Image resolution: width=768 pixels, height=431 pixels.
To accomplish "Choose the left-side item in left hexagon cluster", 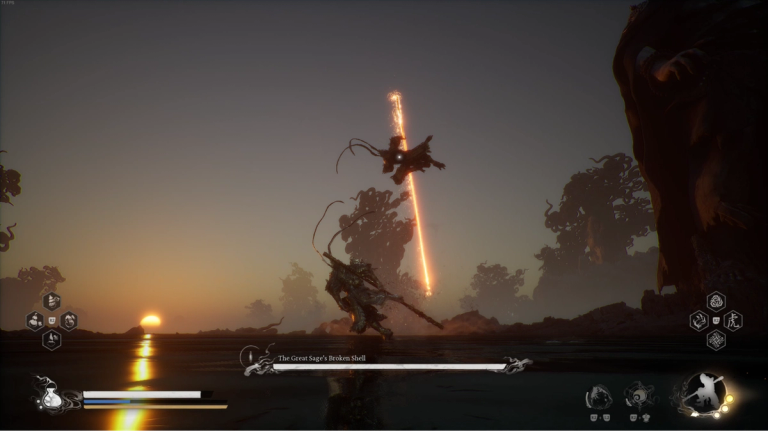I will coord(35,321).
